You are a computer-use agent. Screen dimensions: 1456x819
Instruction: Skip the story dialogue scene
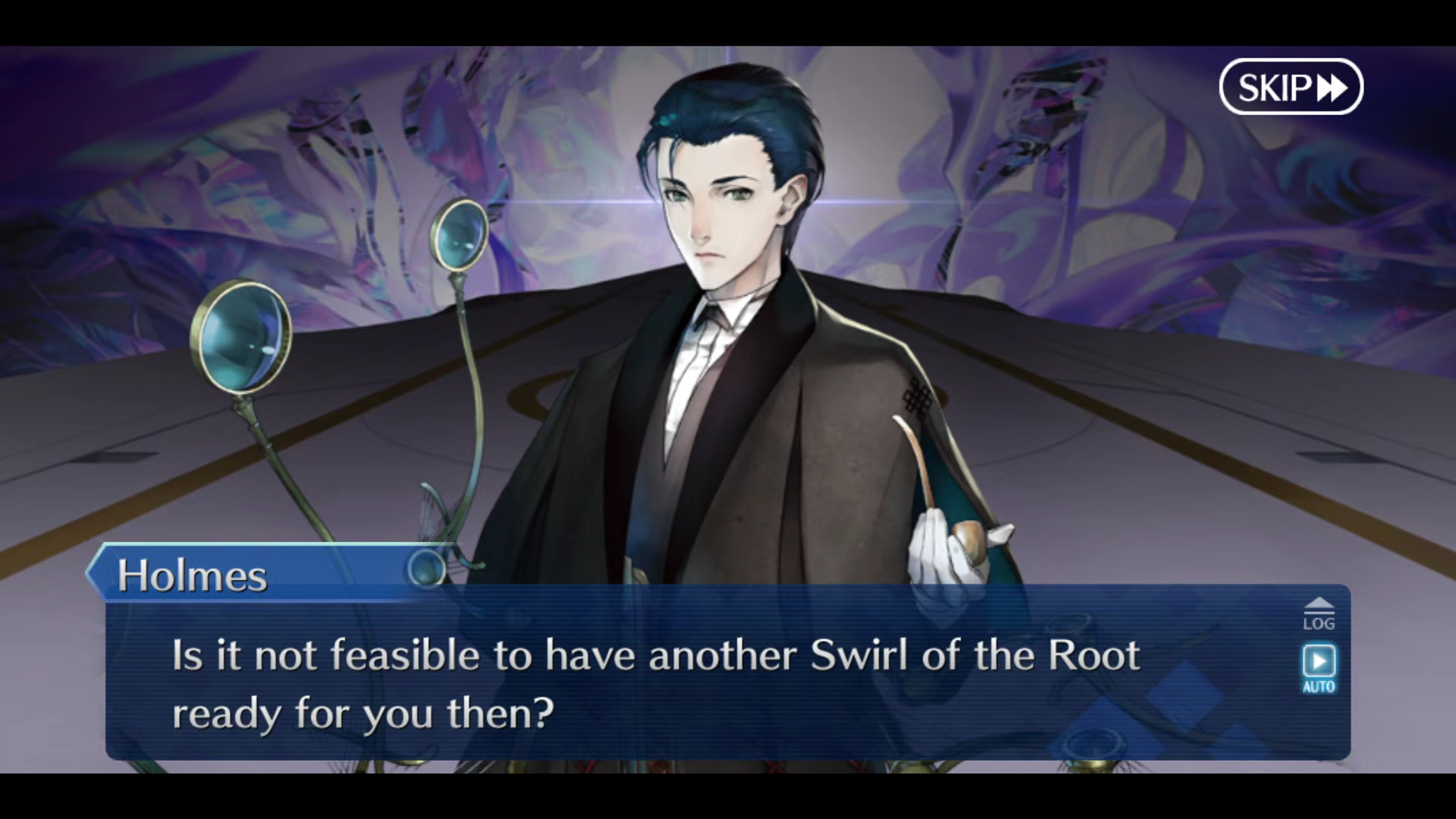(x=1291, y=87)
